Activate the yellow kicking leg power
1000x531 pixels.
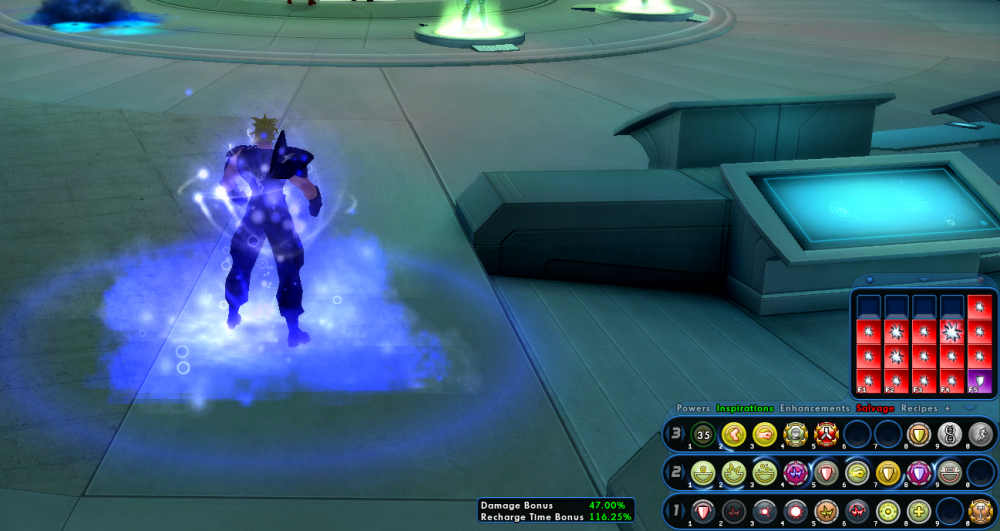[x=733, y=434]
